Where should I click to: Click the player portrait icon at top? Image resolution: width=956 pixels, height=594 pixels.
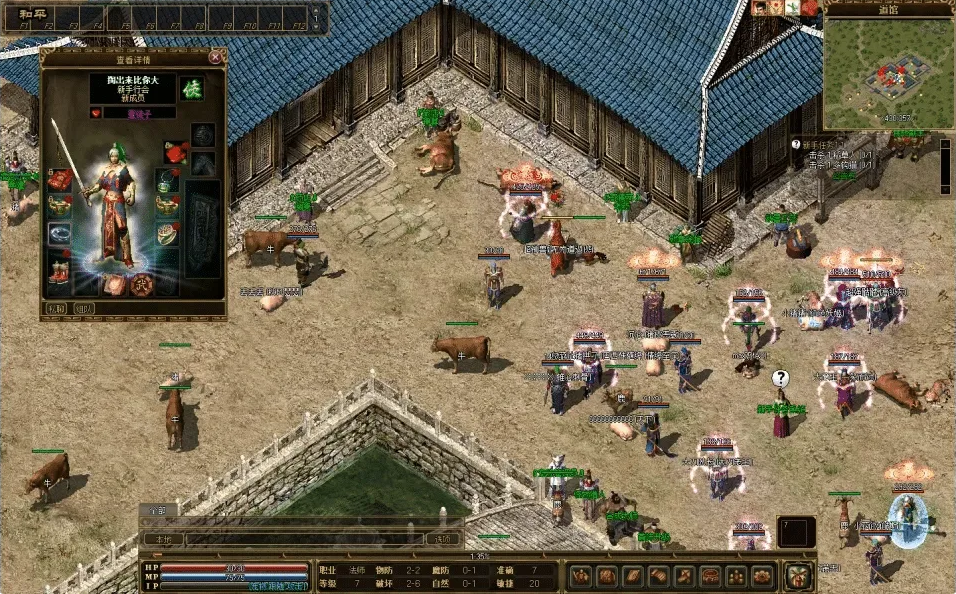(x=760, y=8)
